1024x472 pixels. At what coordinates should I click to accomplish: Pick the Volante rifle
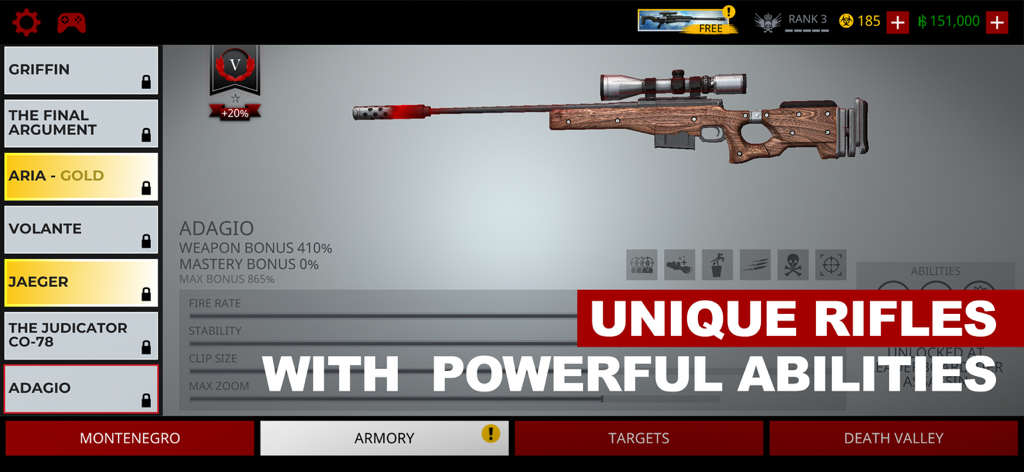coord(81,229)
